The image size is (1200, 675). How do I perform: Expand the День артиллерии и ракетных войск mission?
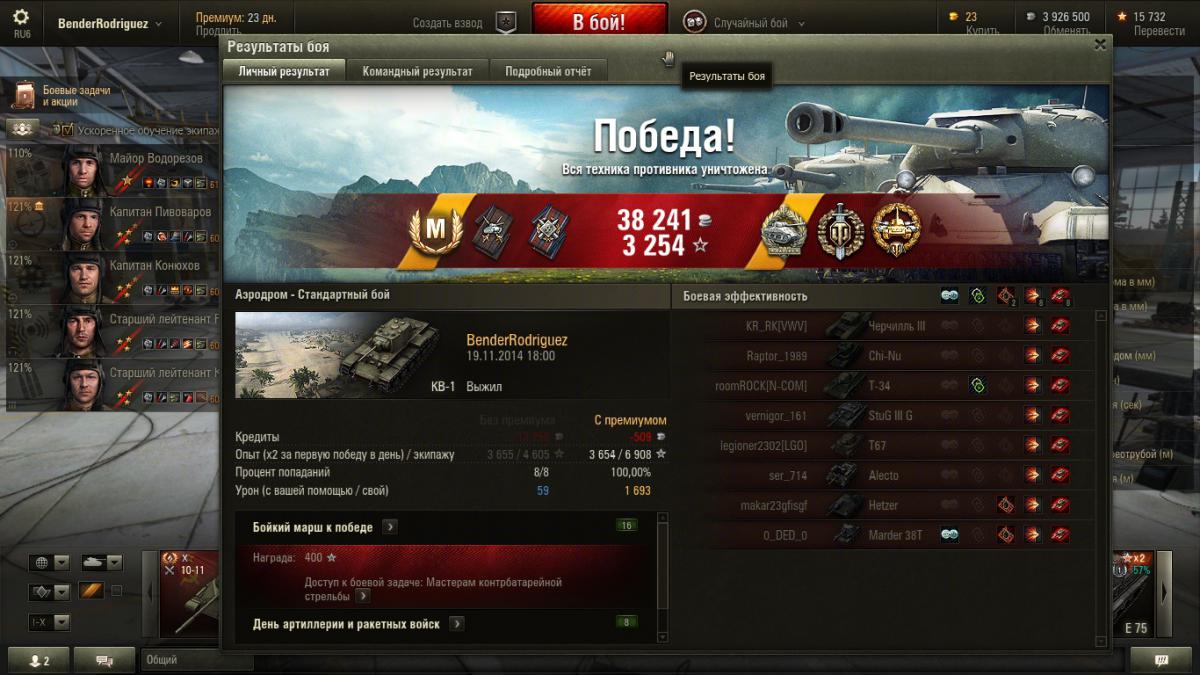[x=456, y=624]
